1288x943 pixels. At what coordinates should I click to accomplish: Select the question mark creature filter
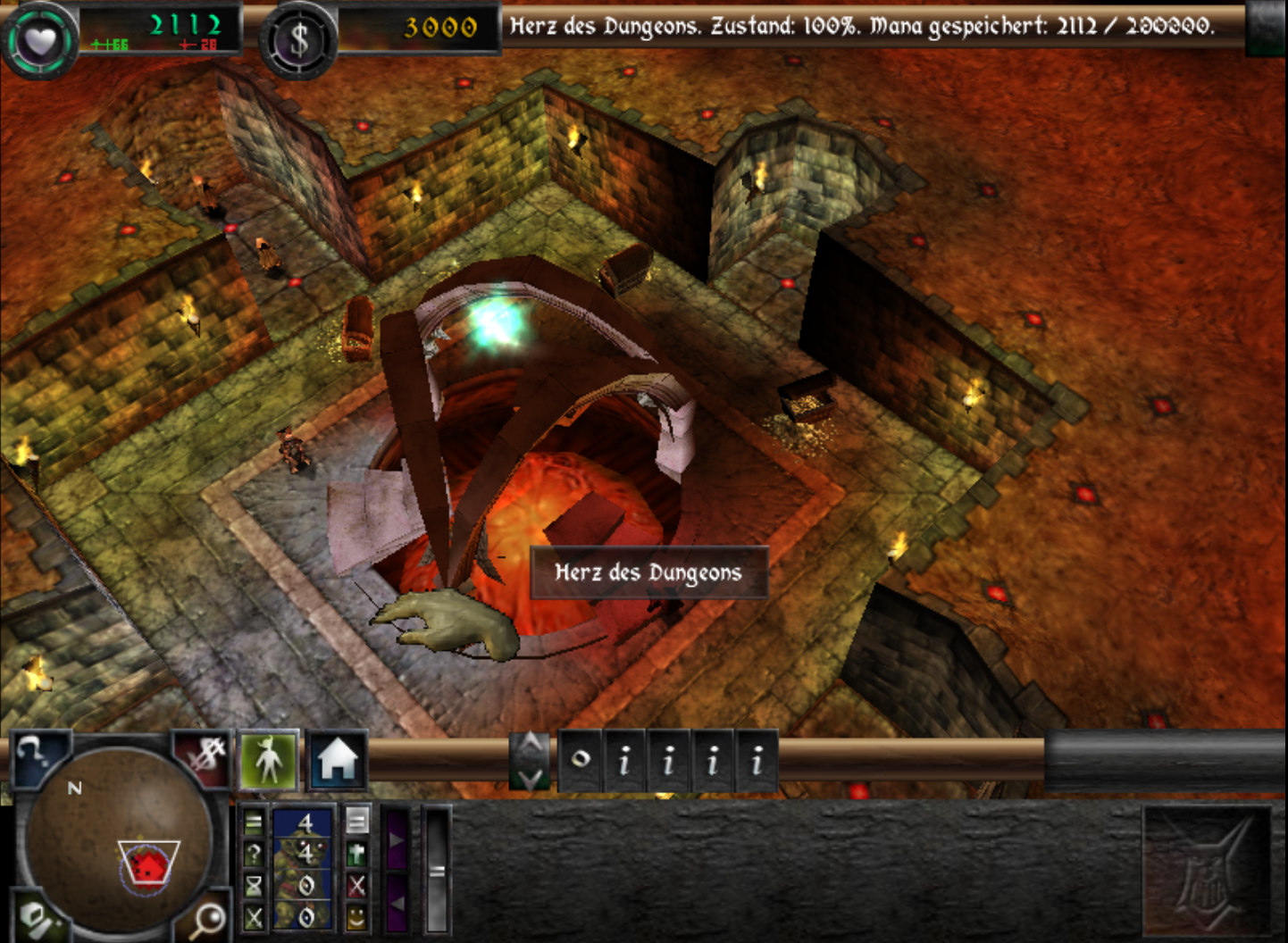tap(254, 854)
